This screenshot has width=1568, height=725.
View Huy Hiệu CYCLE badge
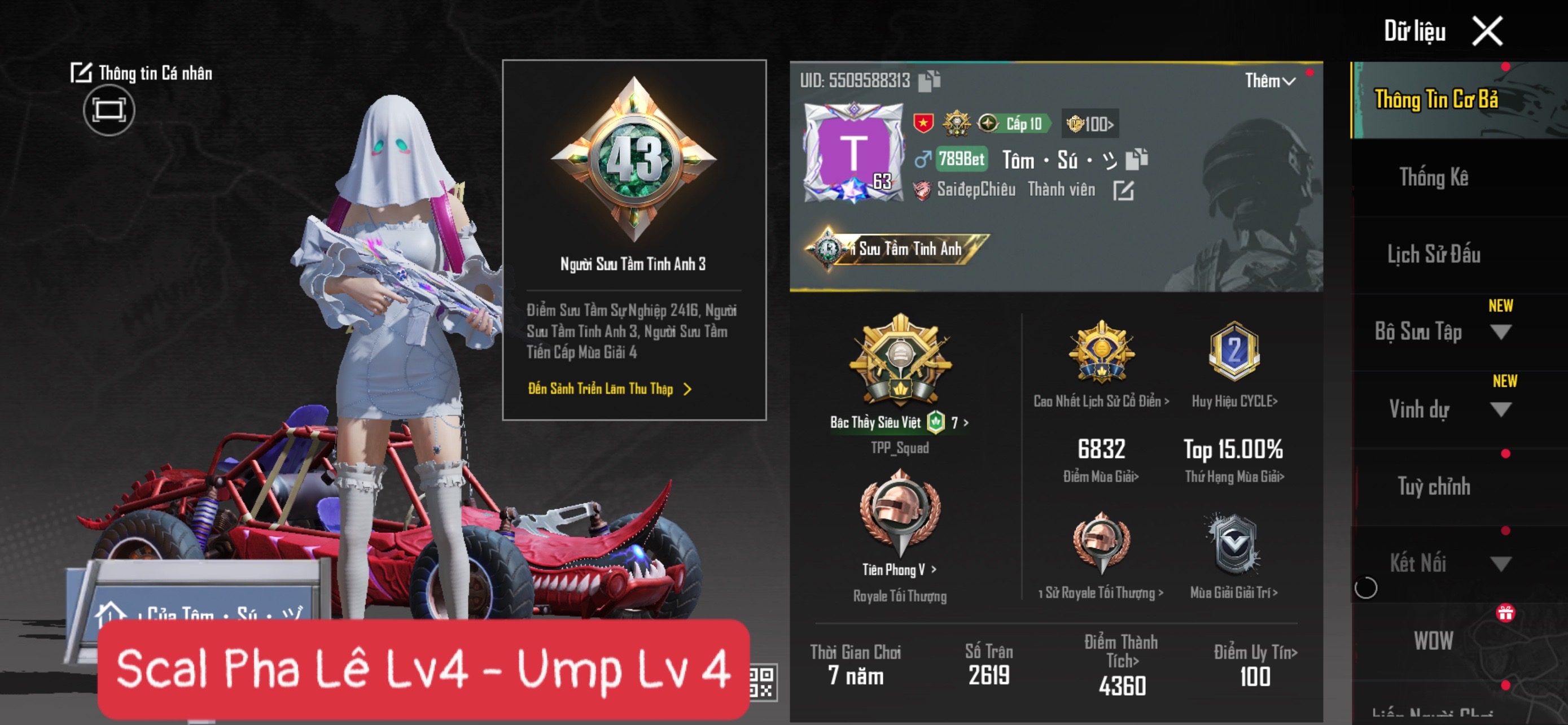click(x=1234, y=401)
